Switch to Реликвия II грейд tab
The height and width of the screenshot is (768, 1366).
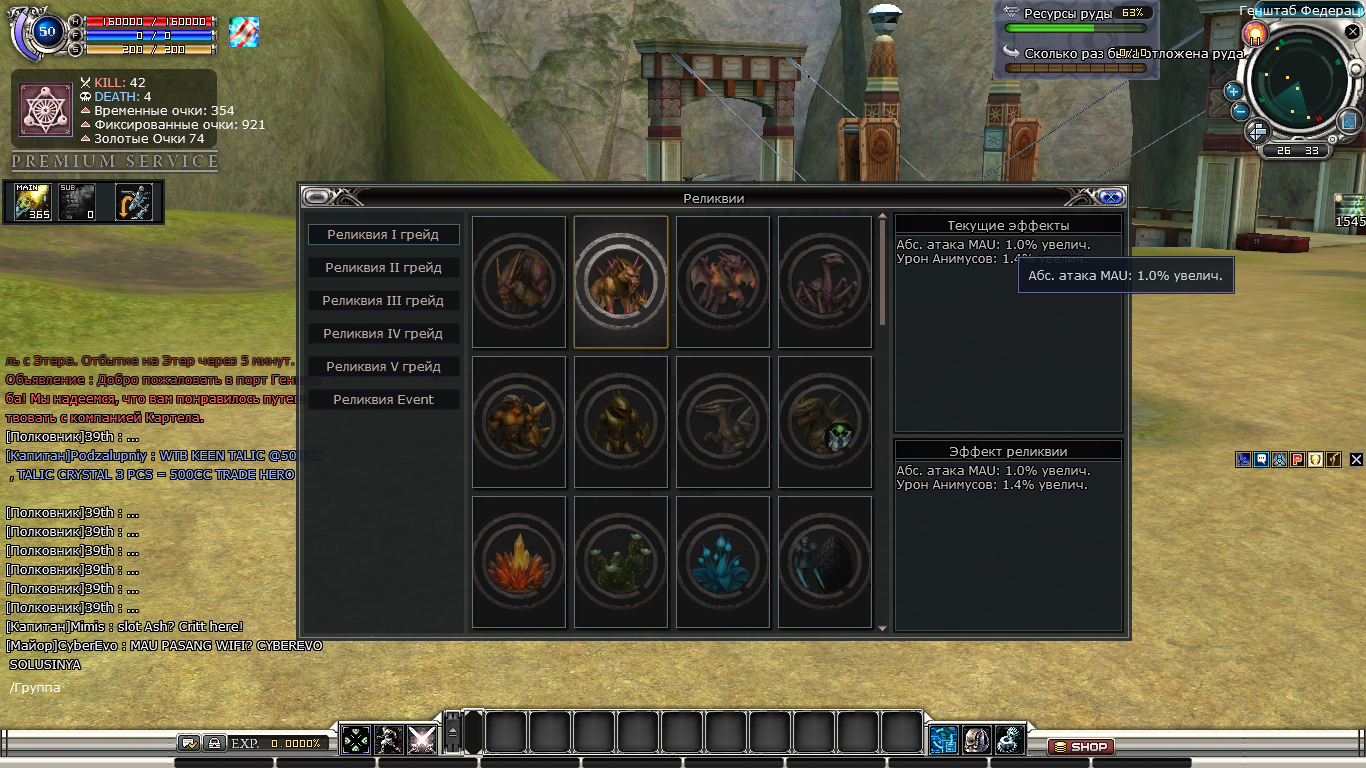(383, 268)
